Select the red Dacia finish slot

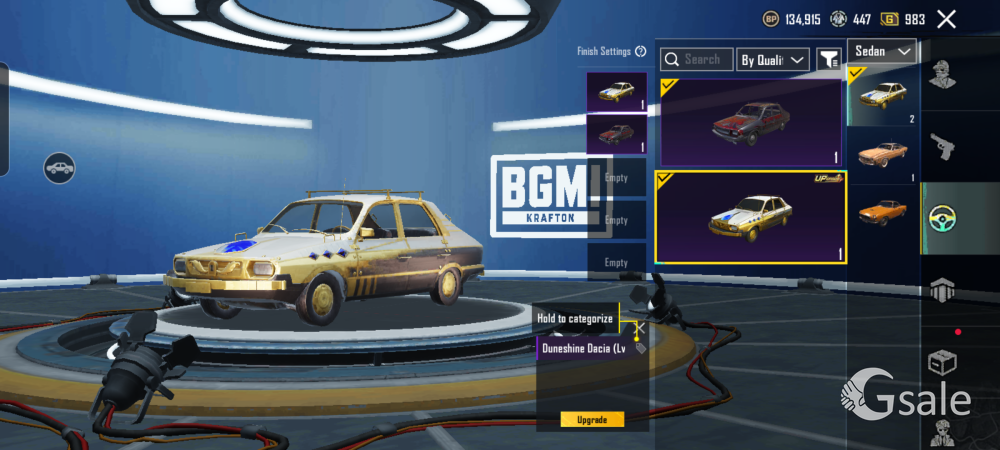pyautogui.click(x=616, y=134)
